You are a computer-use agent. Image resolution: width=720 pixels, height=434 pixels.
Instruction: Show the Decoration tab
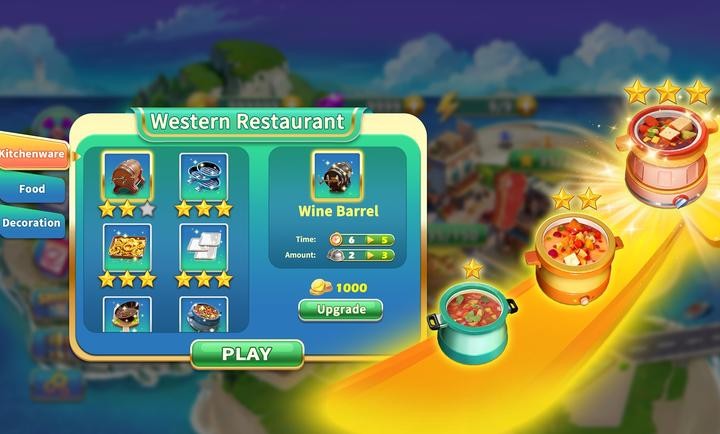31,222
